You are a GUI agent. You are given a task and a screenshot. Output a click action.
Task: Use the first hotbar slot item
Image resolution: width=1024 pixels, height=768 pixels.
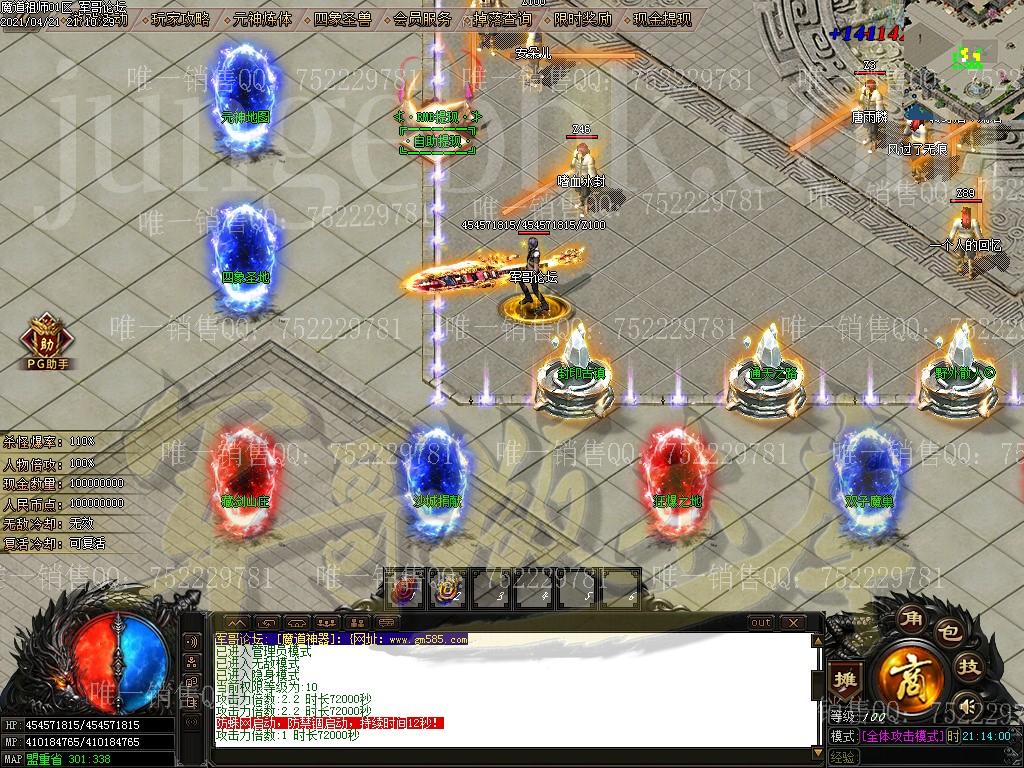coord(406,591)
